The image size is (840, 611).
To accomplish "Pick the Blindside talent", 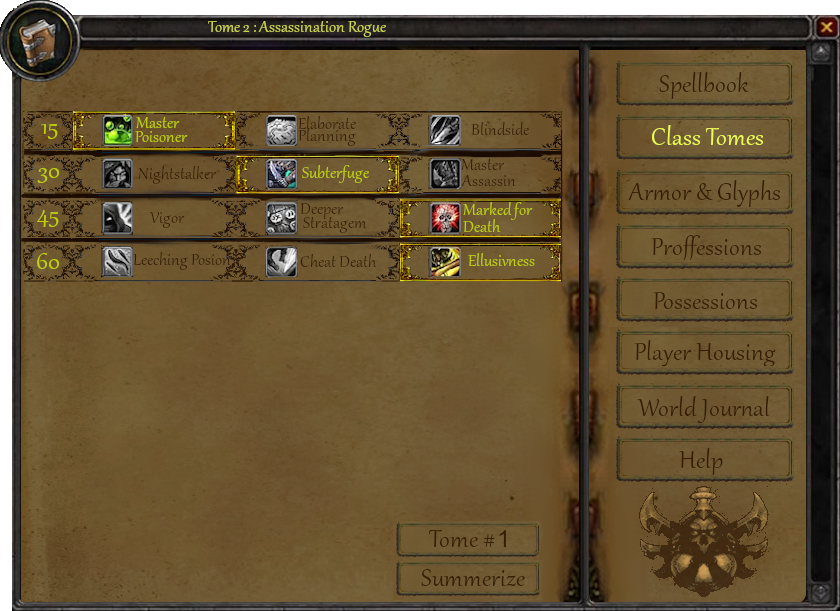I will tap(480, 130).
